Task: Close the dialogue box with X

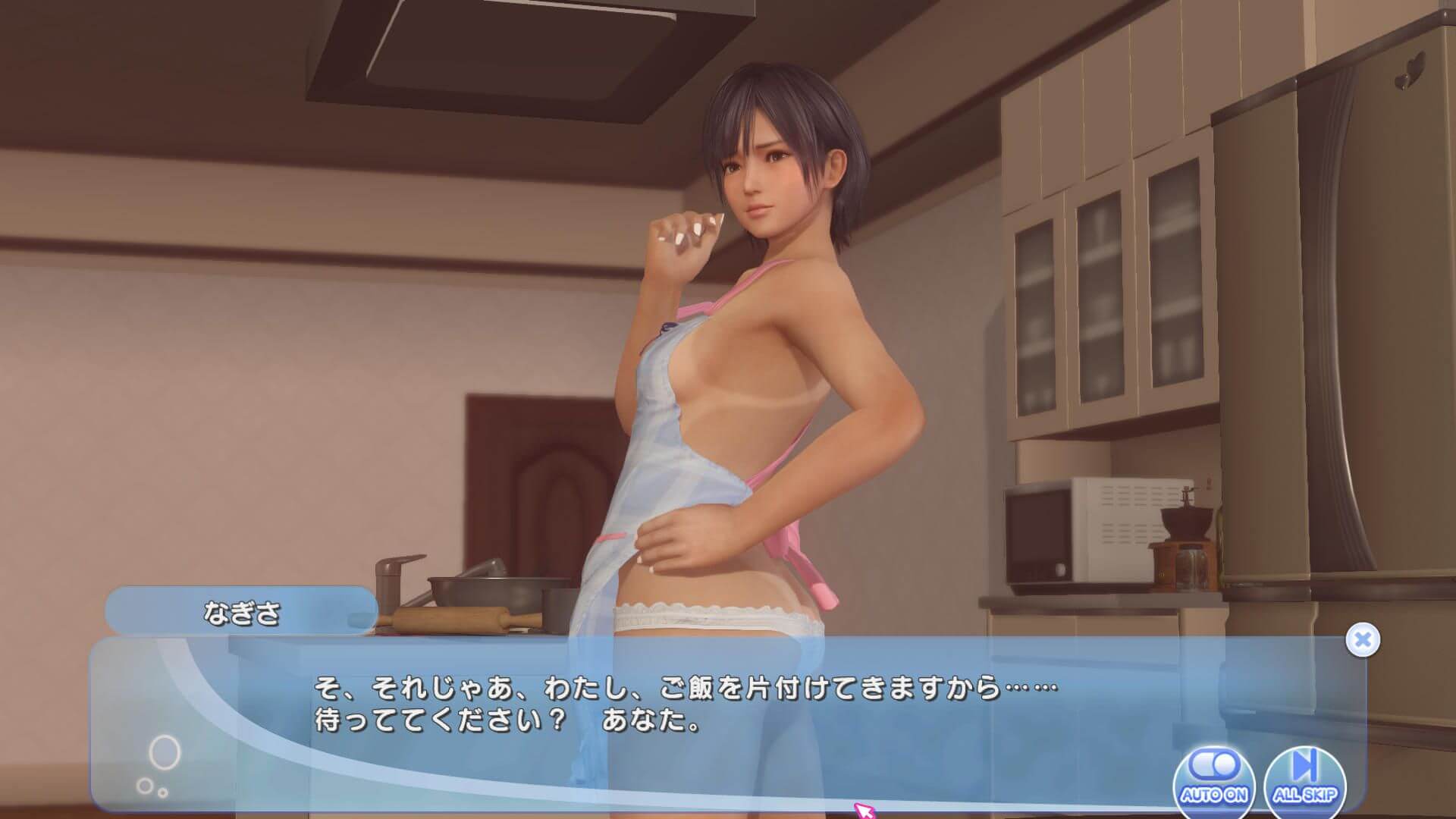Action: 1362,640
